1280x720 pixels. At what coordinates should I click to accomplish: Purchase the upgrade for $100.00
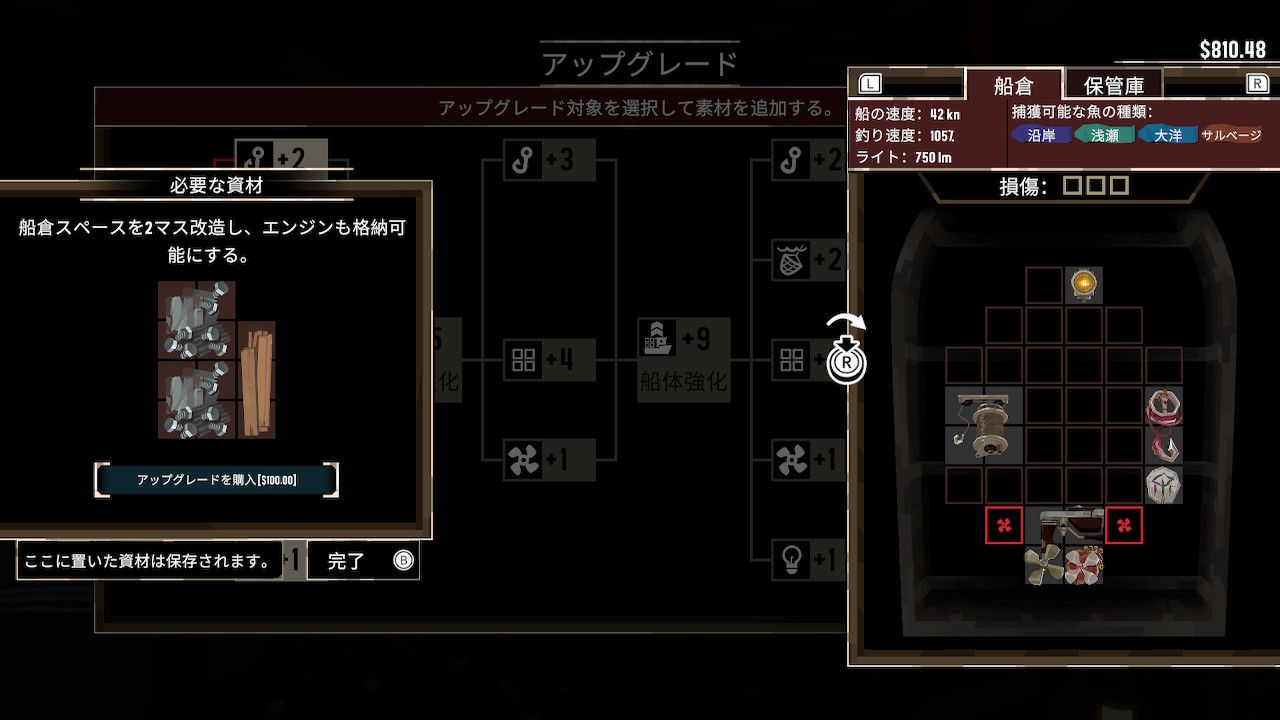point(217,480)
